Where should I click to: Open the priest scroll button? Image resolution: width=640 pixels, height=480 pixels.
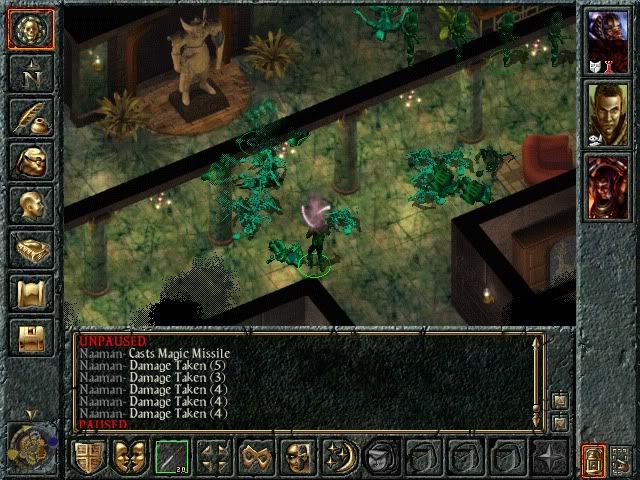click(x=30, y=293)
